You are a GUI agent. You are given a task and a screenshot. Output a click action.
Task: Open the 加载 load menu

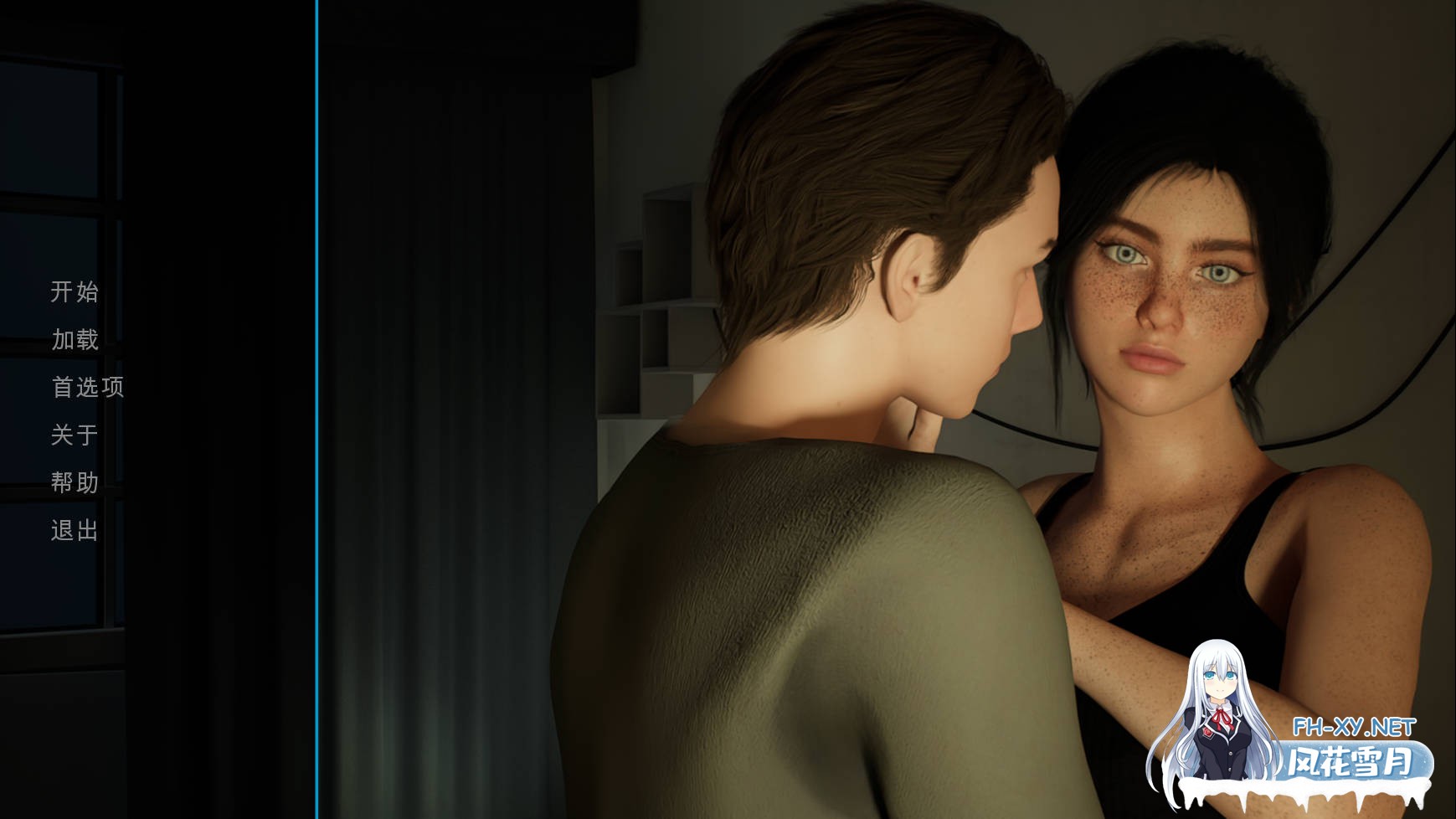[75, 340]
